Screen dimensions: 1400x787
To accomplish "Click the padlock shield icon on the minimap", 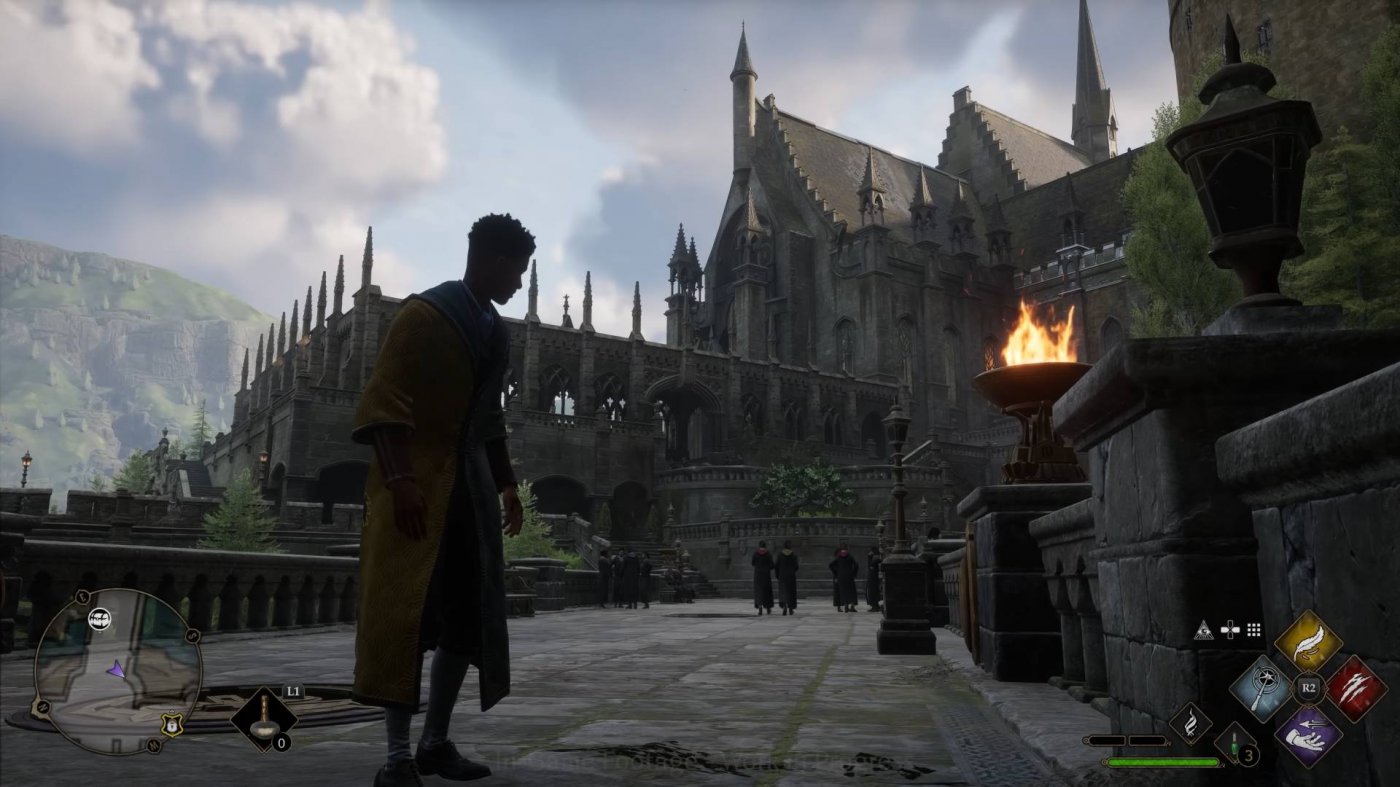I will coord(172,725).
